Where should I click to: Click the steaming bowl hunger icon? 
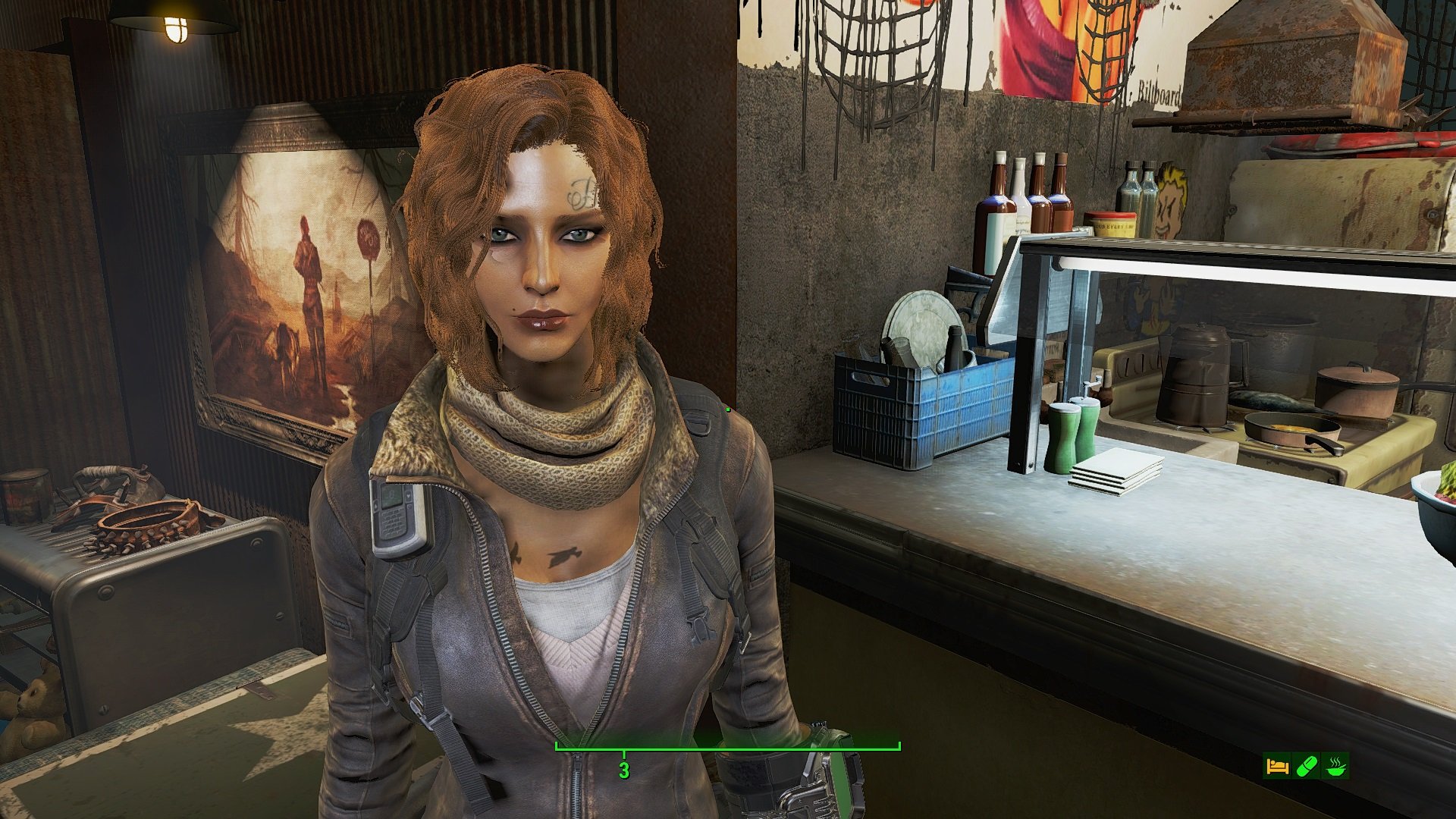1335,766
